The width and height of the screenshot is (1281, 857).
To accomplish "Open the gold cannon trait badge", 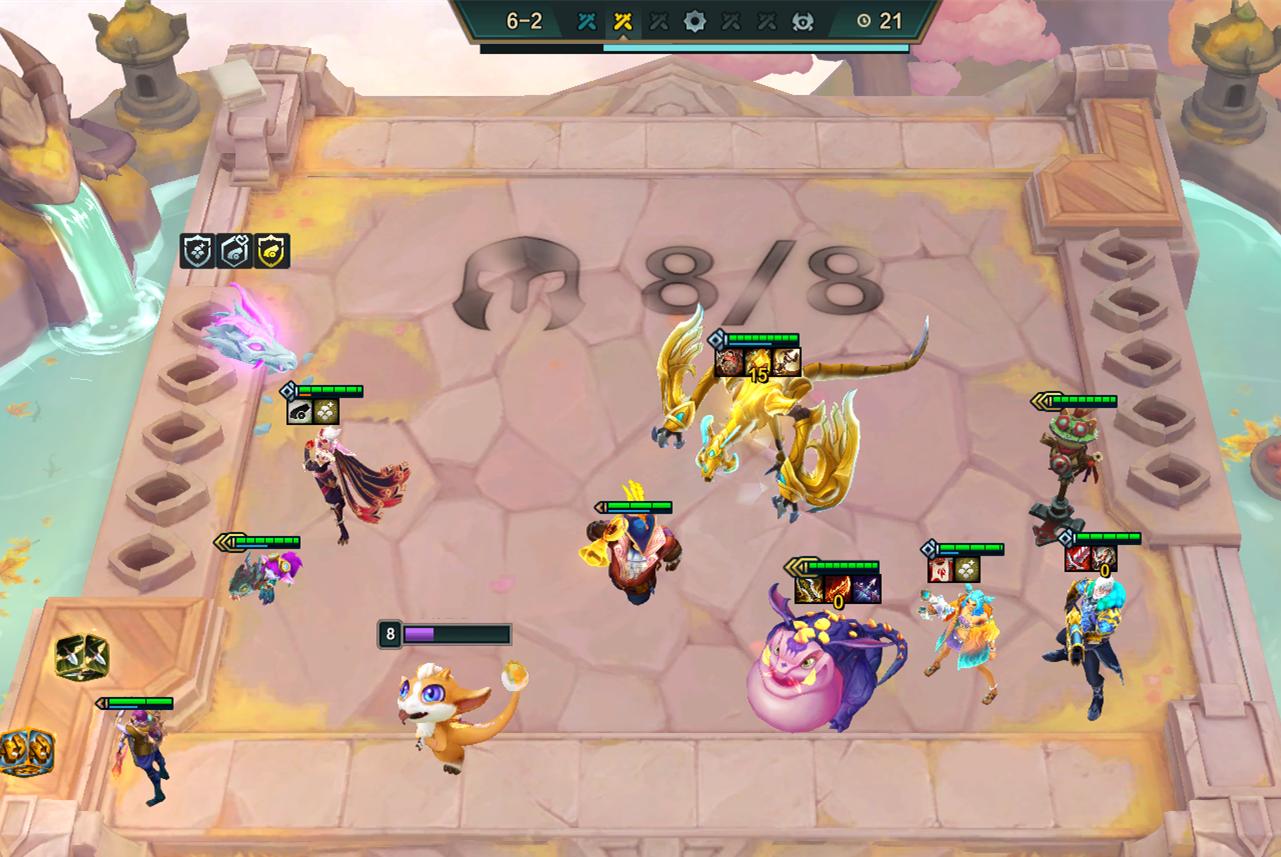I will click(271, 251).
